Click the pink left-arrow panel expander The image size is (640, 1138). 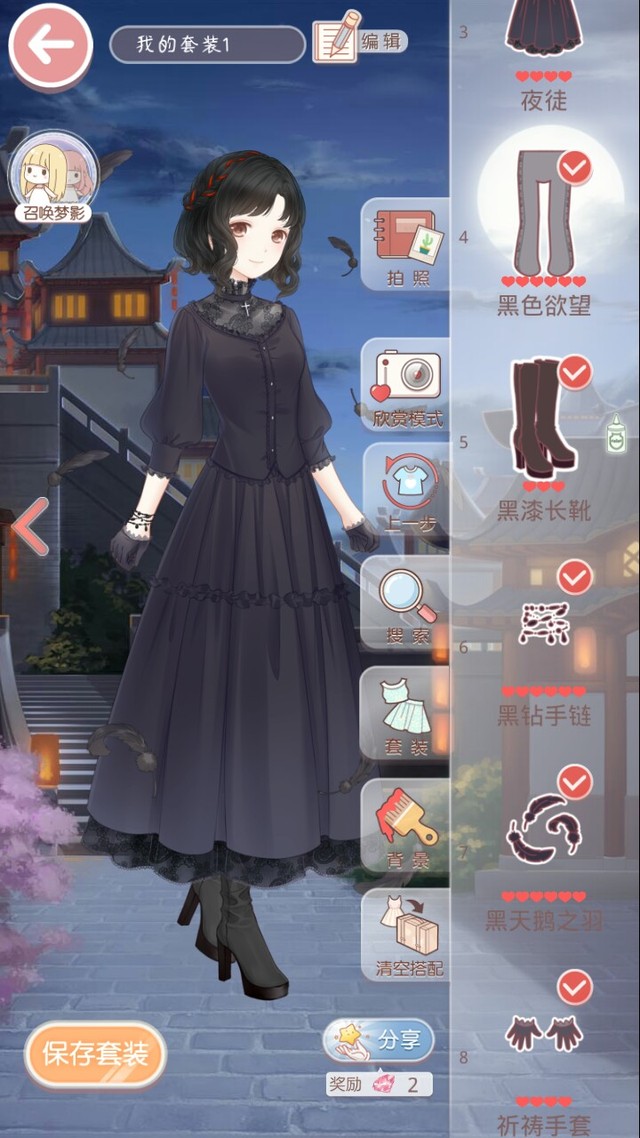[30, 527]
